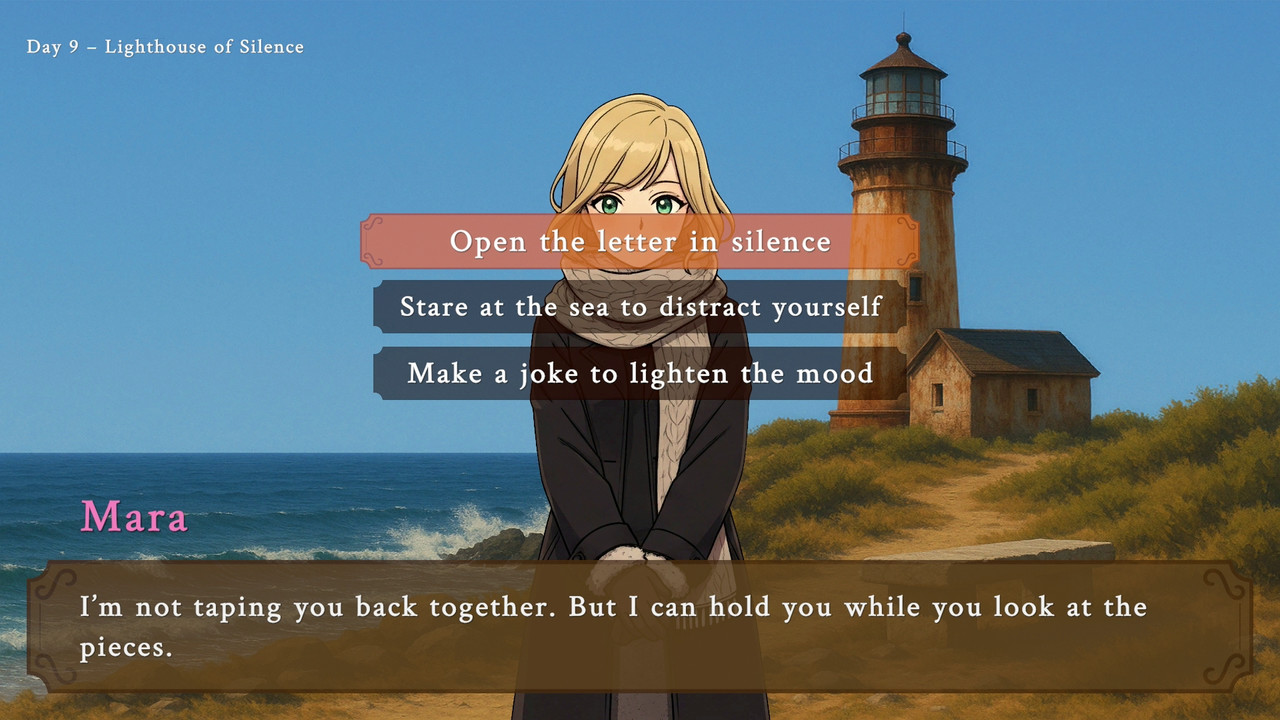The image size is (1280, 720).
Task: Click the red banner behind the silence option
Action: [420, 241]
